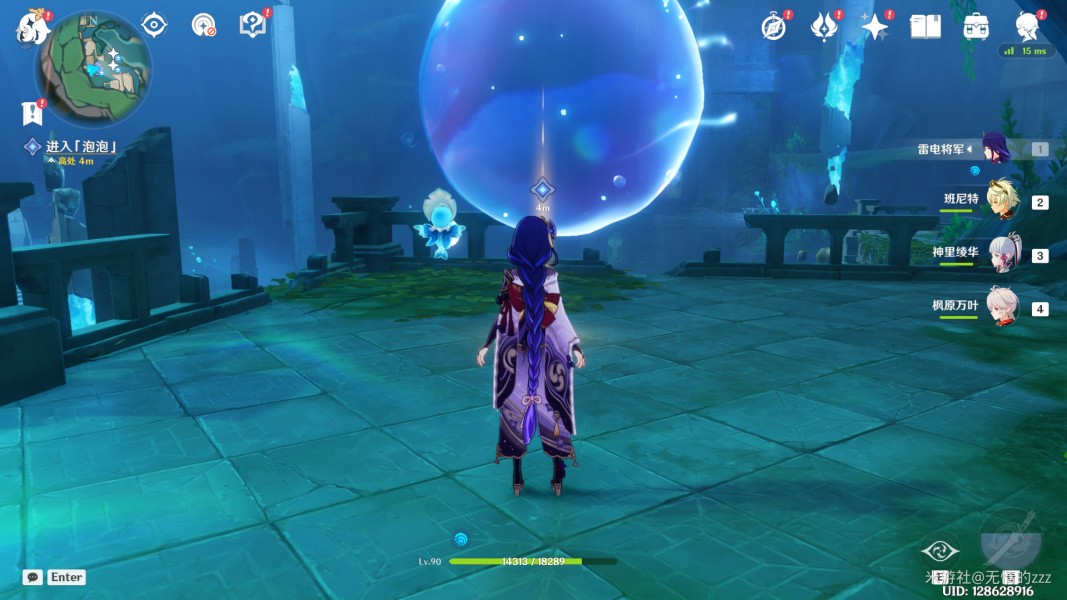Open the co-op mode icon

point(204,25)
